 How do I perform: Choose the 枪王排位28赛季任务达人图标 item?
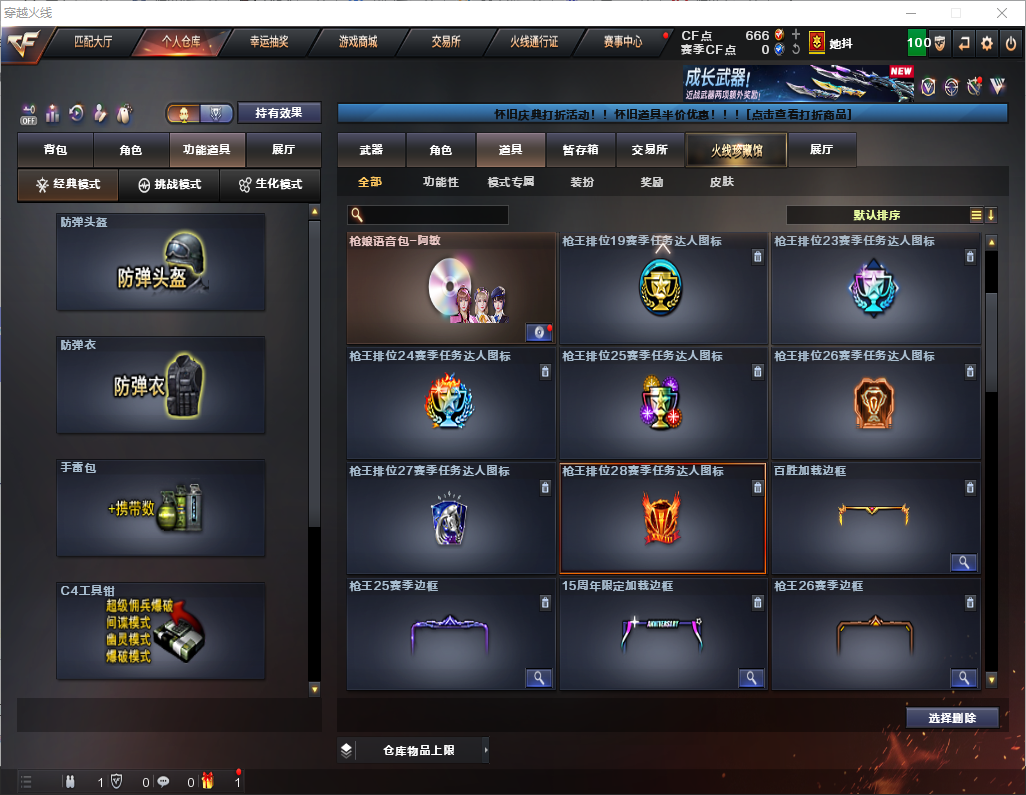pos(662,518)
